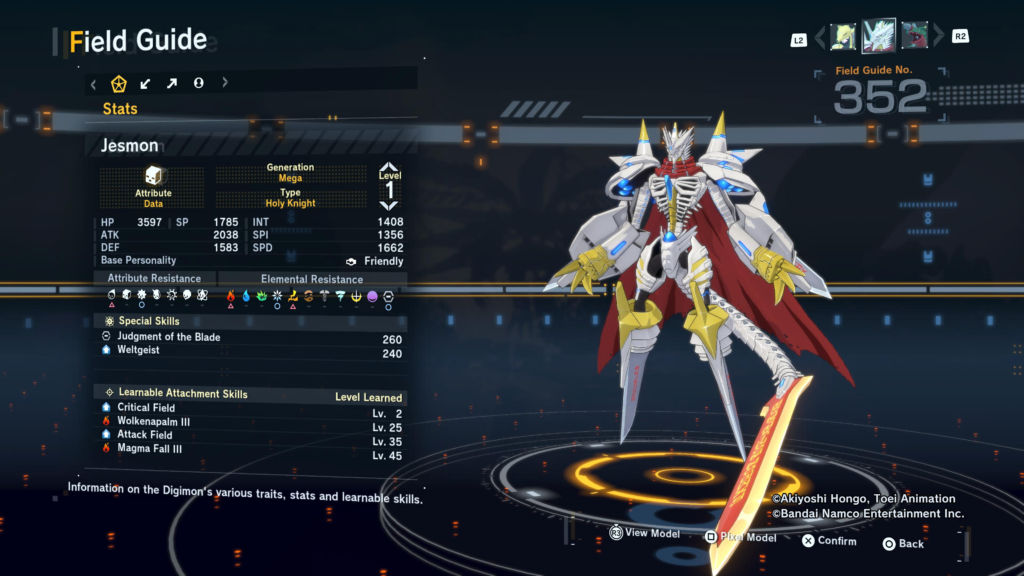This screenshot has width=1024, height=576.
Task: Select the profile silhouette tab
Action: [x=199, y=83]
